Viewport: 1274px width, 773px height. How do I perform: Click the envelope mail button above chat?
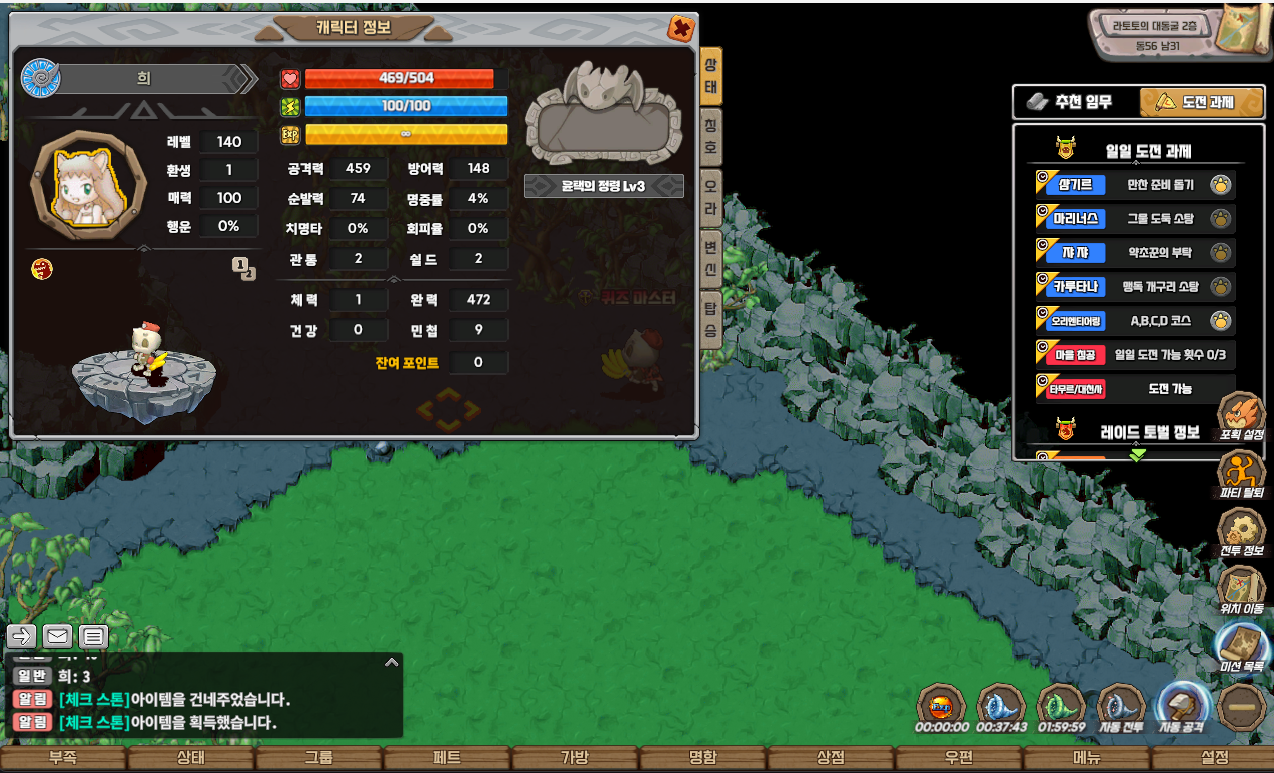point(57,636)
